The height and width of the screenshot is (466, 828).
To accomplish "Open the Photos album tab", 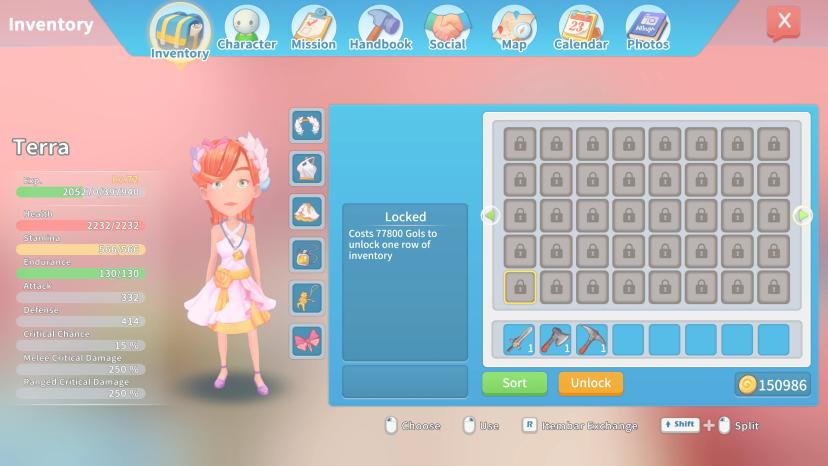I will coord(647,27).
